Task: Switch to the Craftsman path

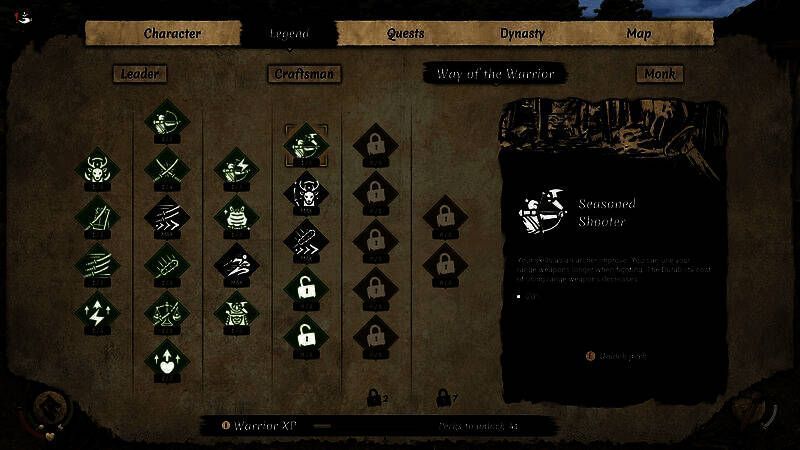Action: (x=305, y=73)
